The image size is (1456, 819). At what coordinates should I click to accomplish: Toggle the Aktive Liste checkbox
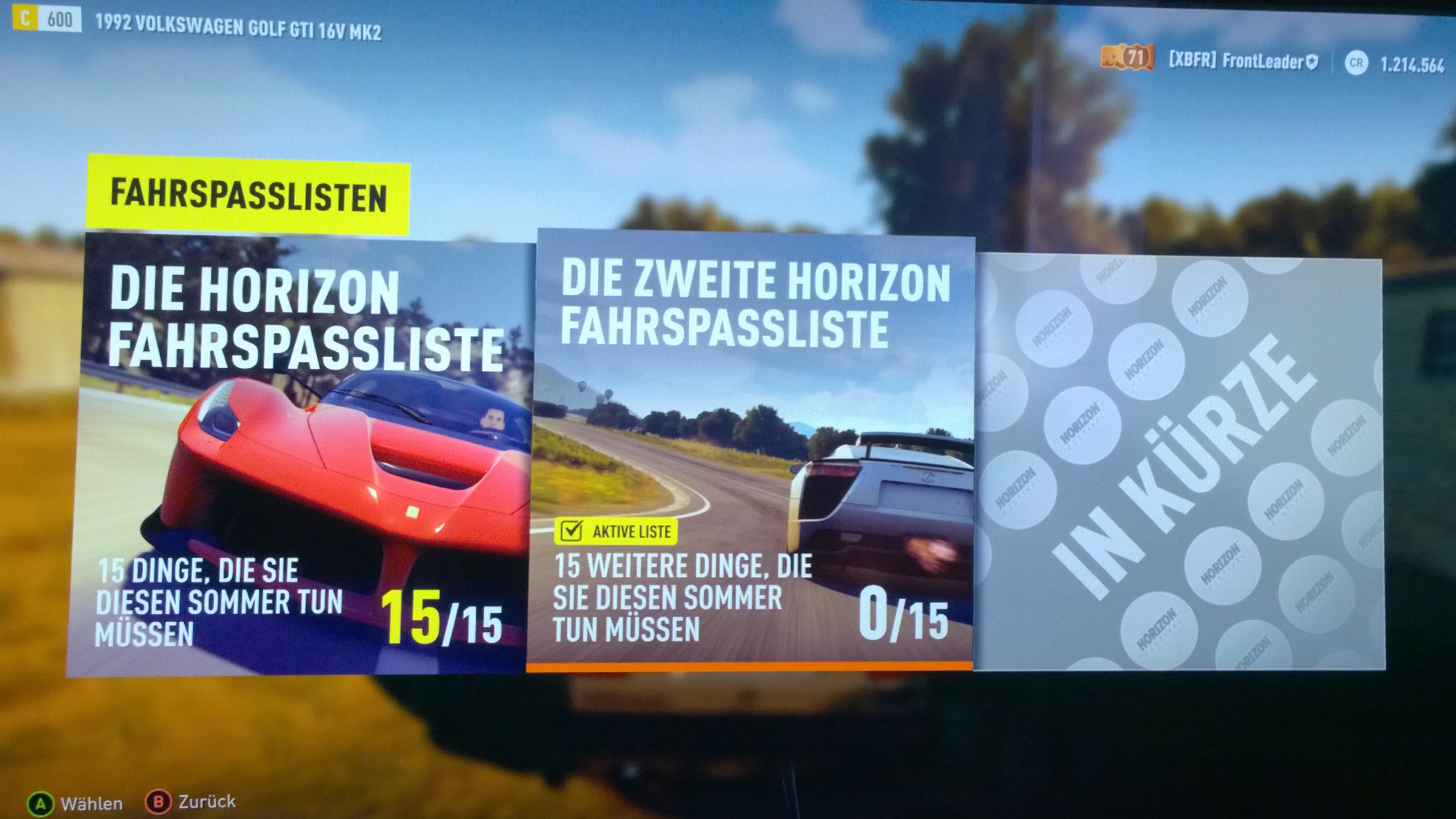click(x=572, y=531)
